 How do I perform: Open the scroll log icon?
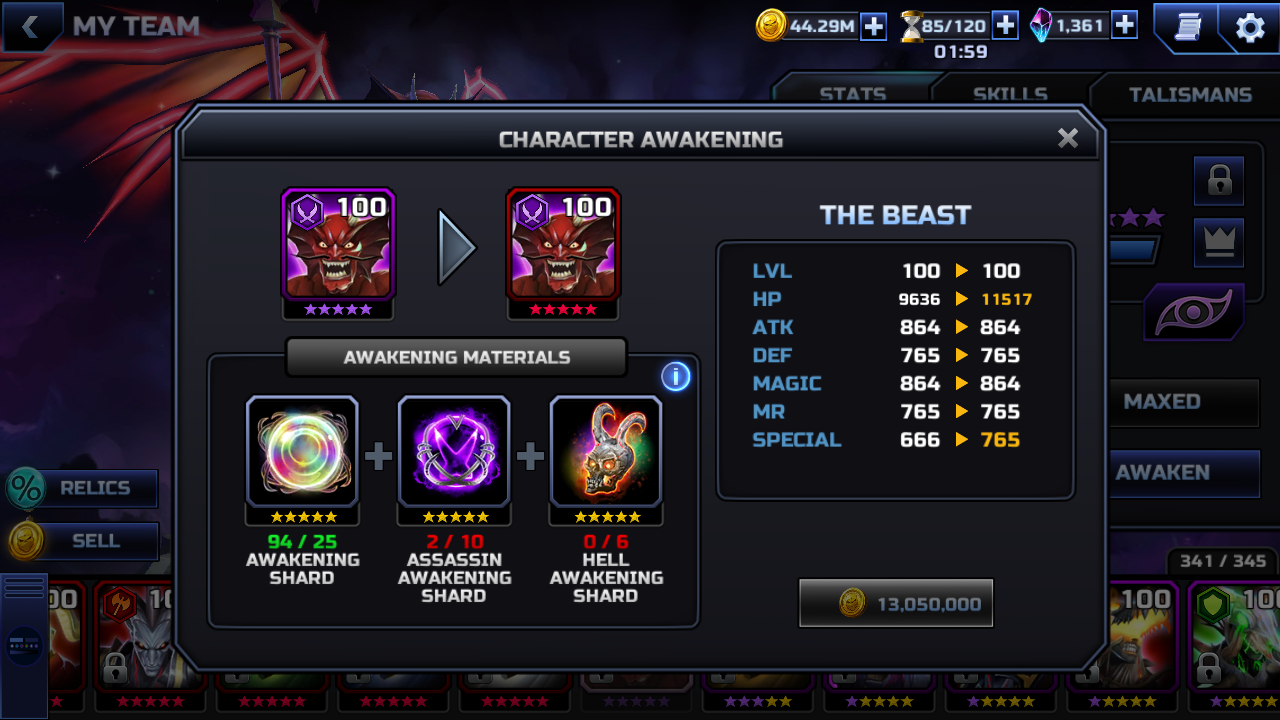point(1186,28)
